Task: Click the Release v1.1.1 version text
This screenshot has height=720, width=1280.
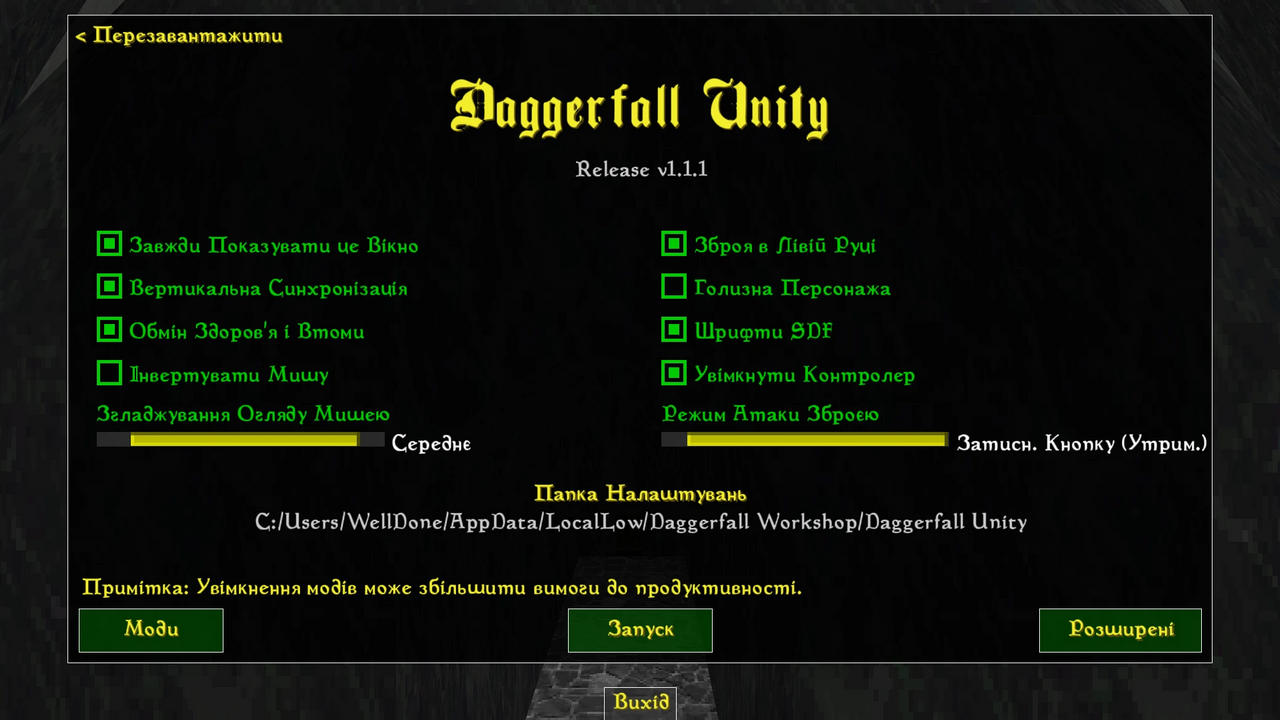Action: (x=641, y=169)
